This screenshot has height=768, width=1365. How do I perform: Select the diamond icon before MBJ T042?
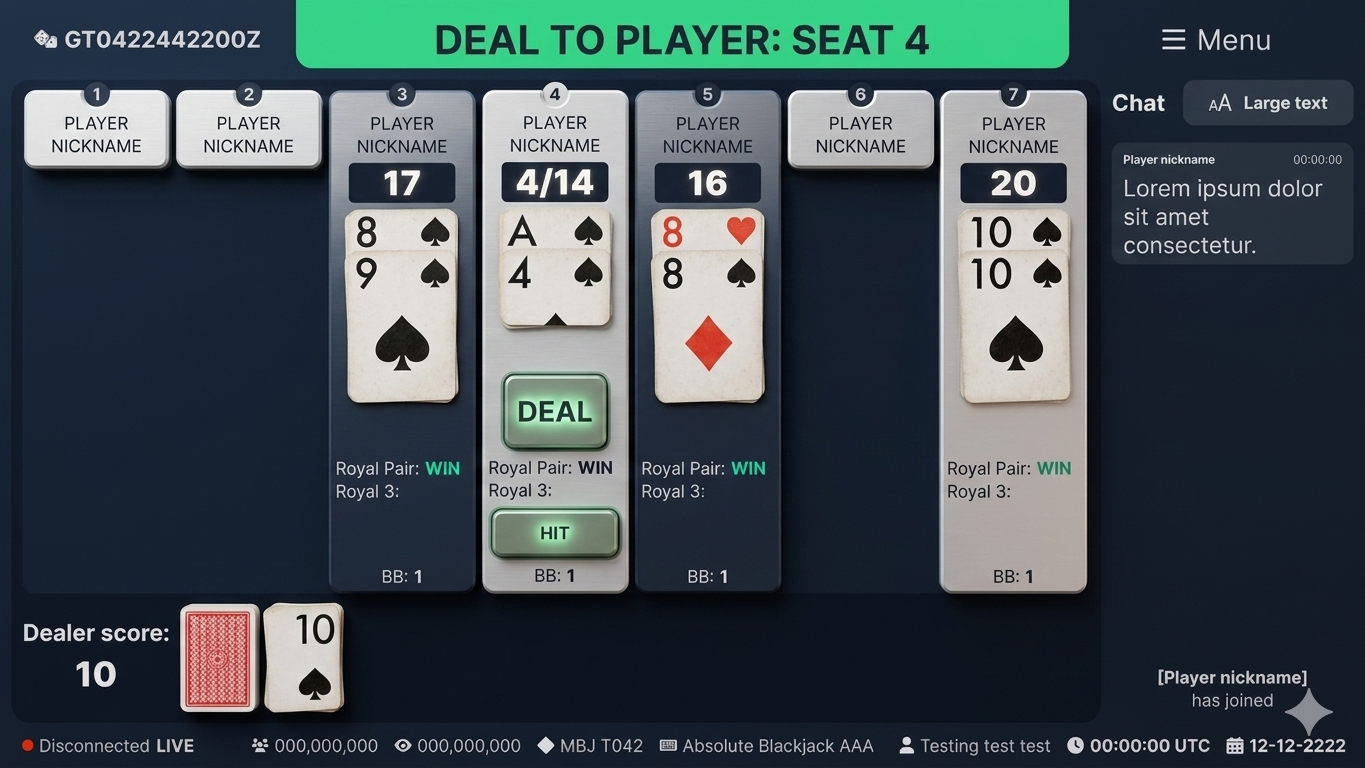pyautogui.click(x=546, y=745)
